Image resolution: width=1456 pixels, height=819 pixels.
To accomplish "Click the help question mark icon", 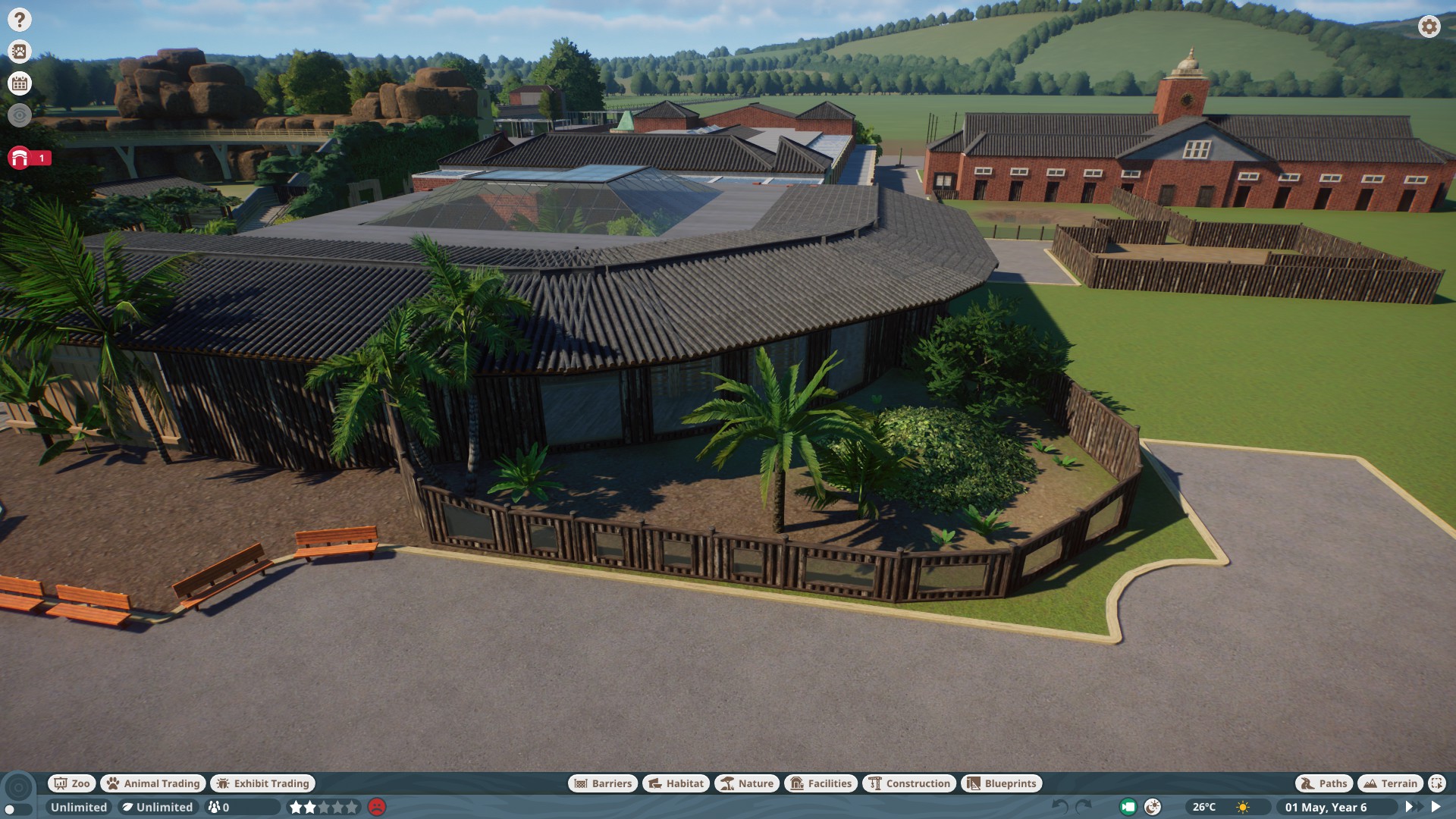I will pyautogui.click(x=18, y=18).
